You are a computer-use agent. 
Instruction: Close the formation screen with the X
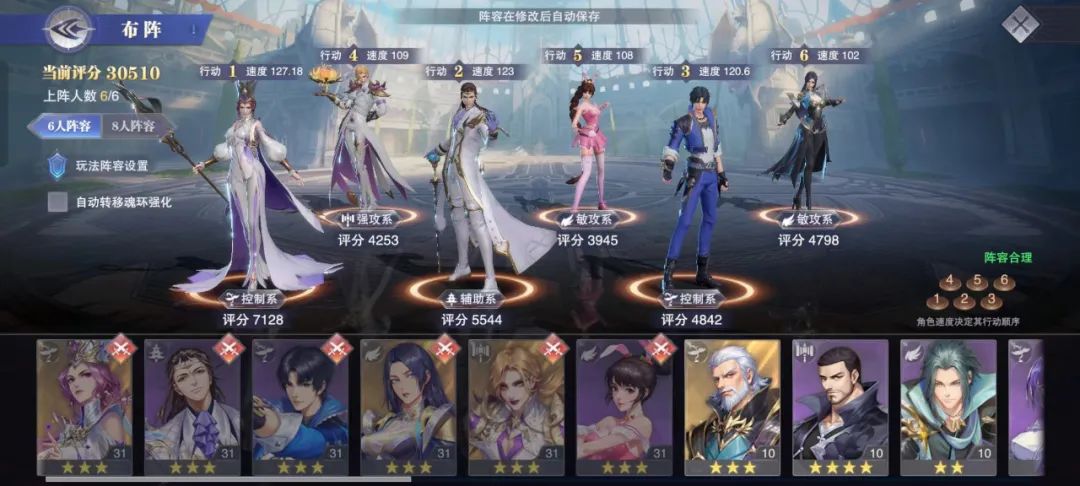(1020, 24)
